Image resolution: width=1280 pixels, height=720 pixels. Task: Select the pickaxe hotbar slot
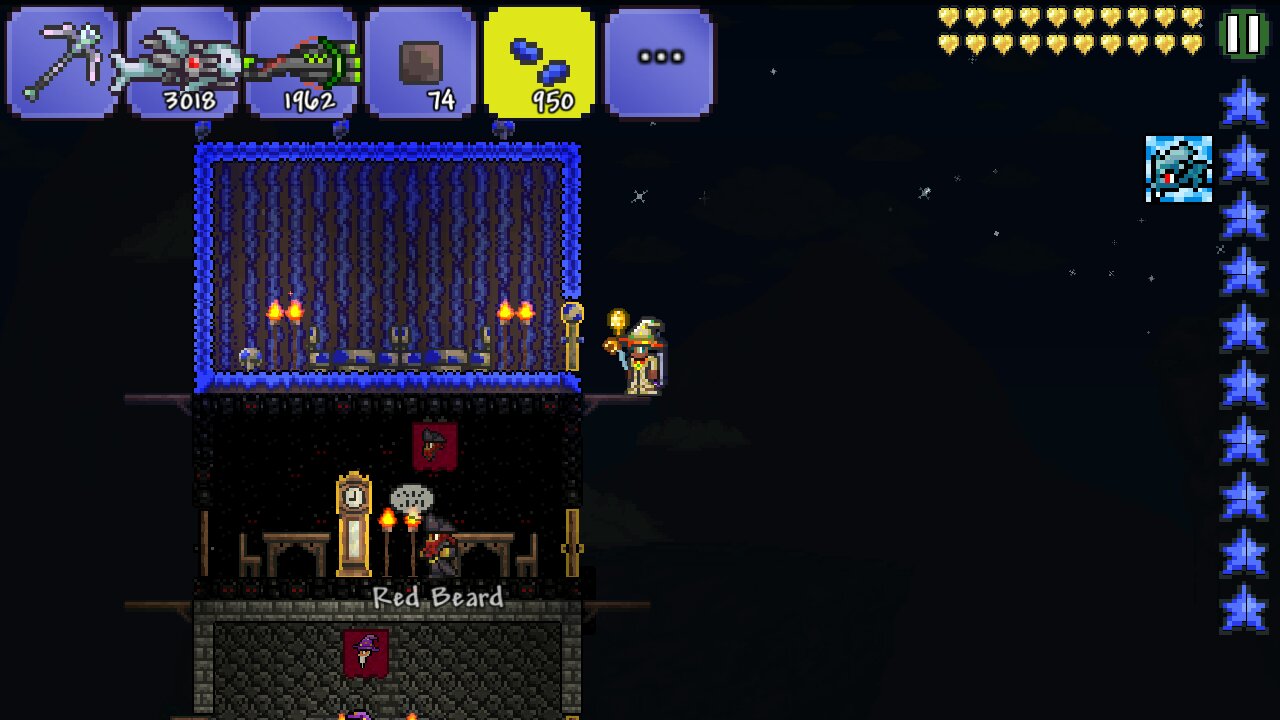[x=62, y=62]
